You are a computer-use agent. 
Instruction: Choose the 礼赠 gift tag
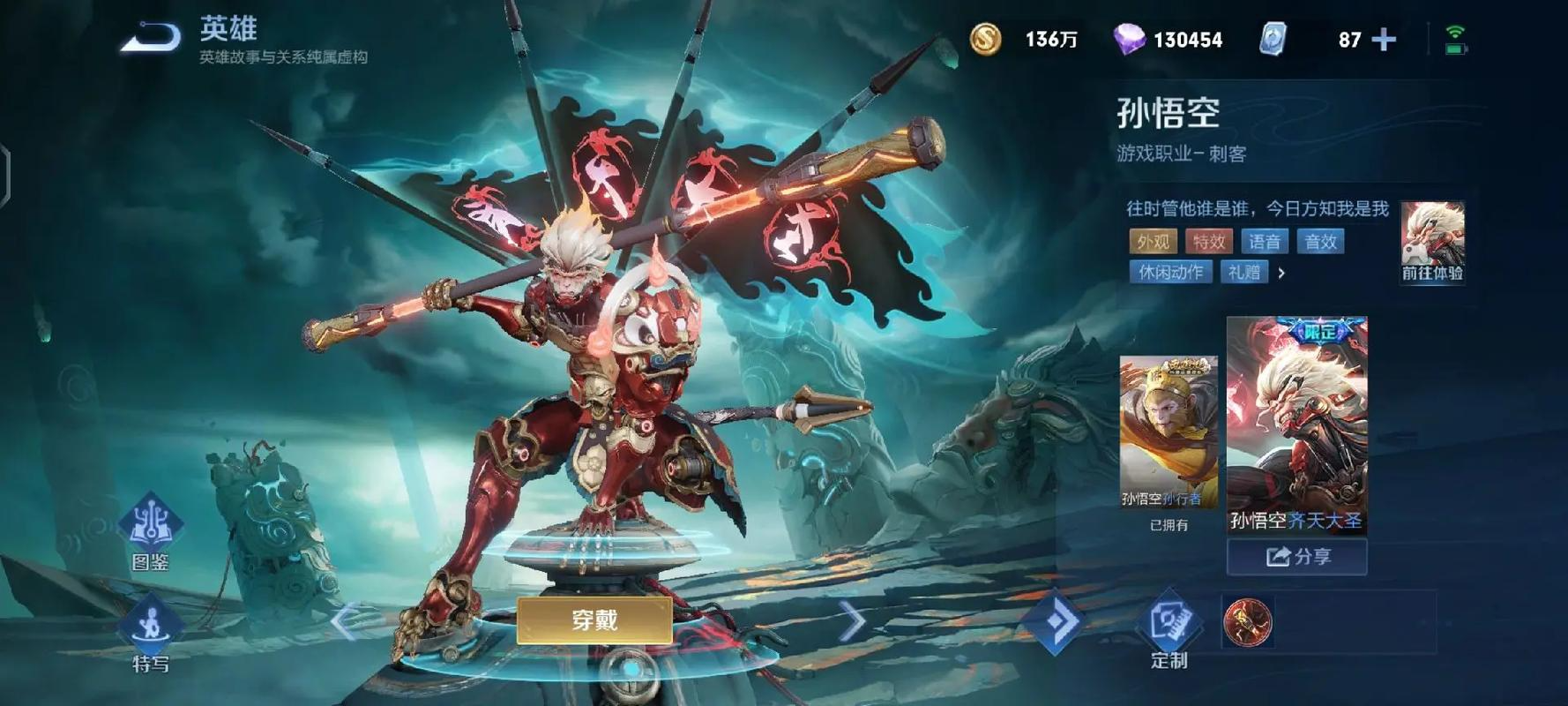coord(1243,272)
